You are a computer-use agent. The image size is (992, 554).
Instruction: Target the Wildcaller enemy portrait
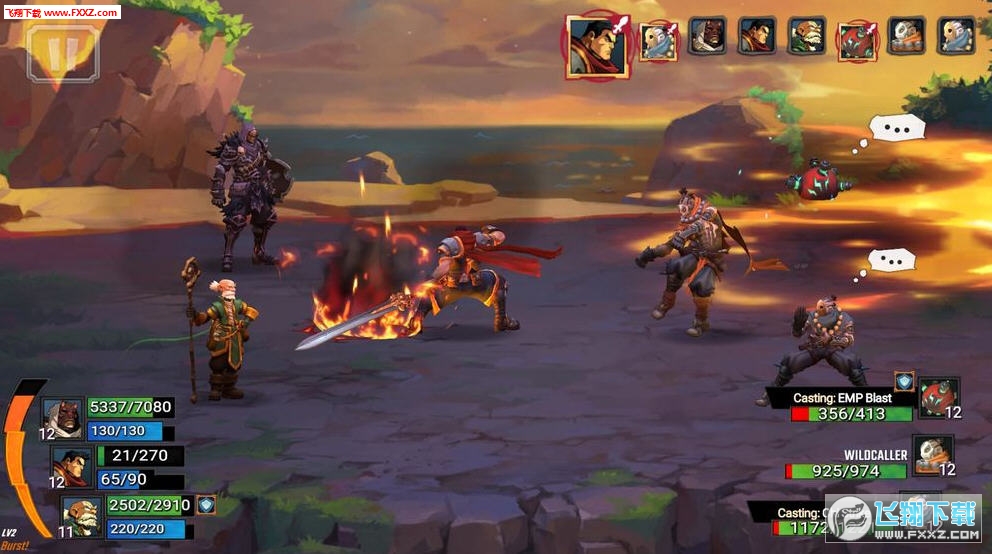932,454
